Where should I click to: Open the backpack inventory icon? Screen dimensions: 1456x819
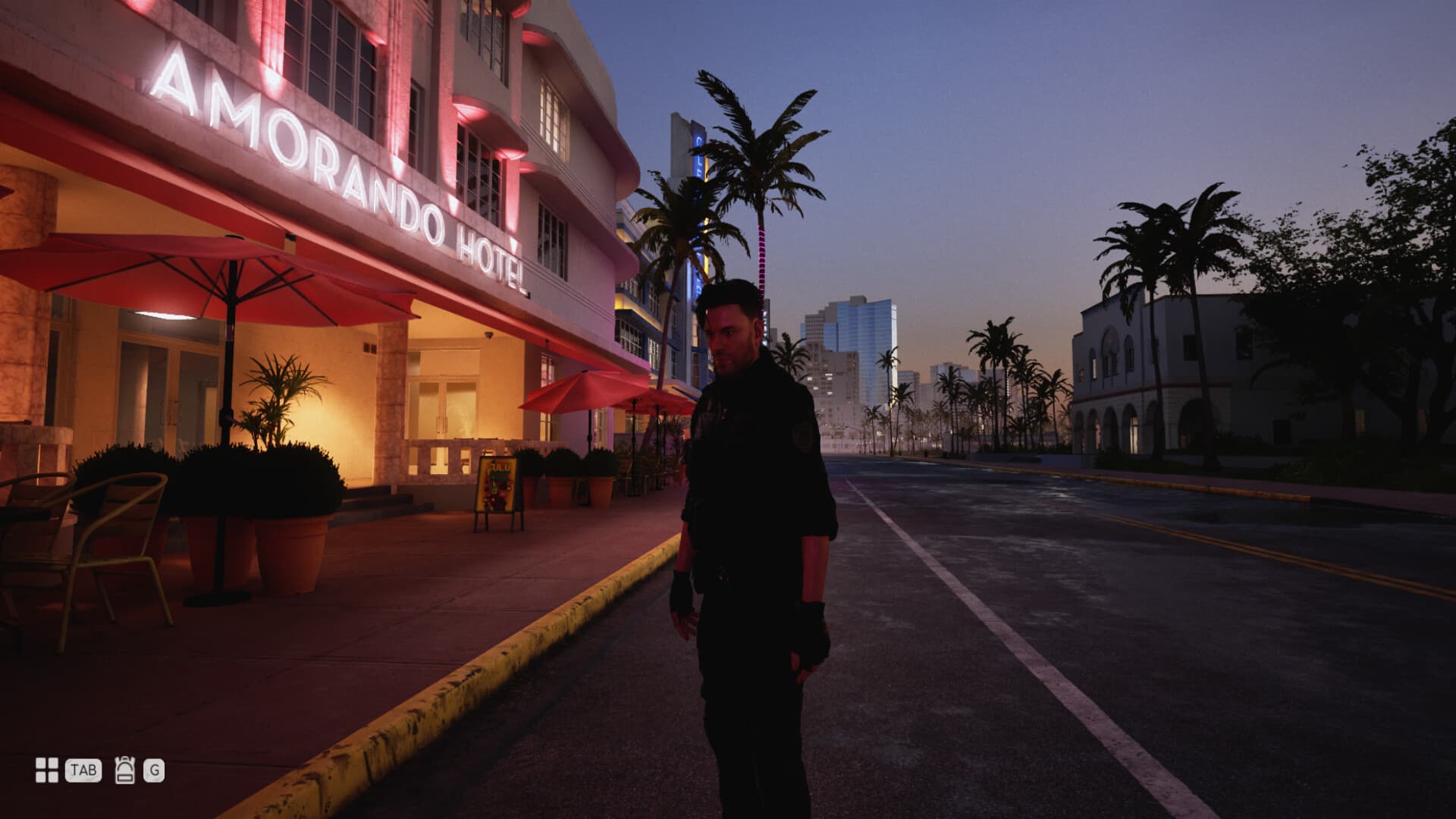click(125, 769)
